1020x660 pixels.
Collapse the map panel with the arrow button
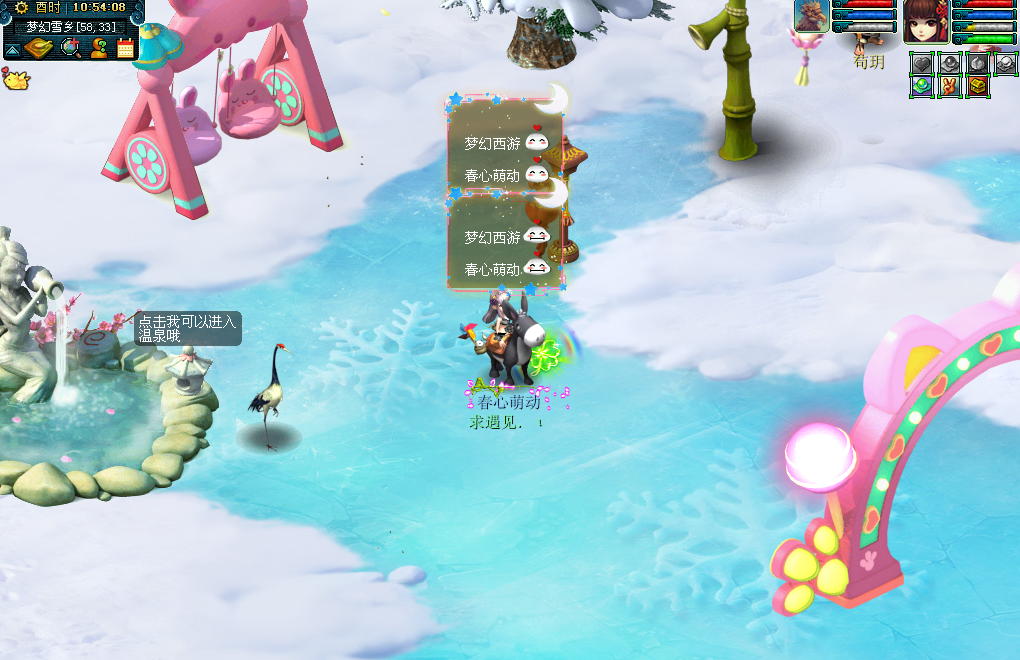pyautogui.click(x=14, y=48)
